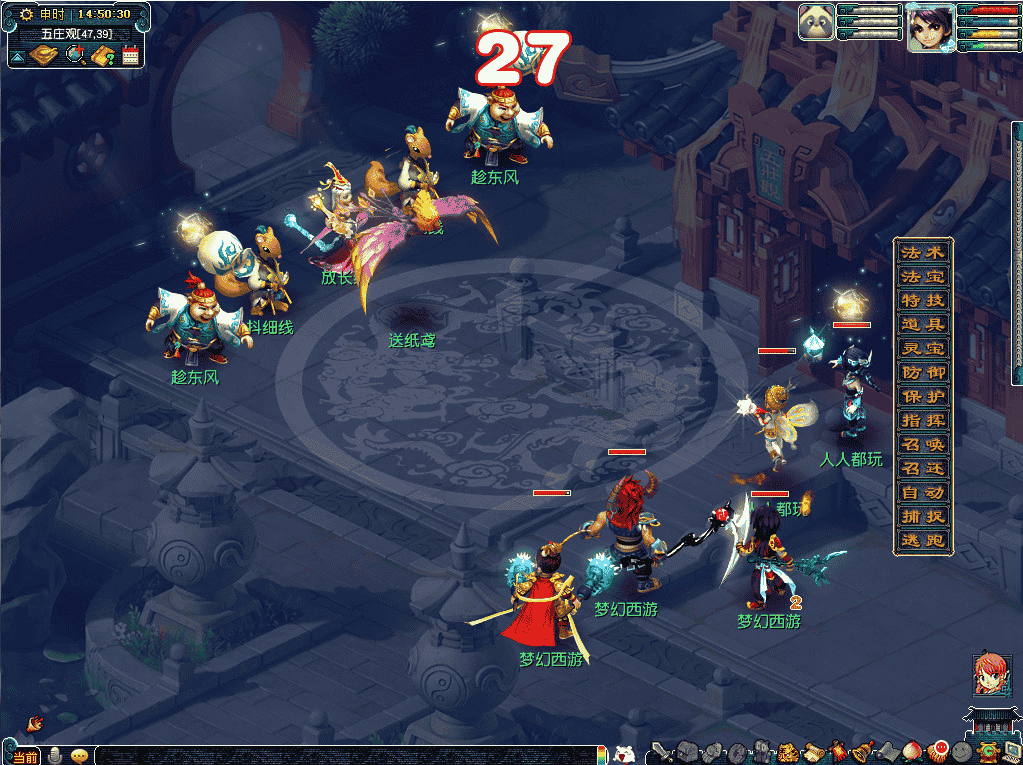The width and height of the screenshot is (1023, 765).
Task: Open 道具 items in battle menu
Action: pyautogui.click(x=921, y=324)
